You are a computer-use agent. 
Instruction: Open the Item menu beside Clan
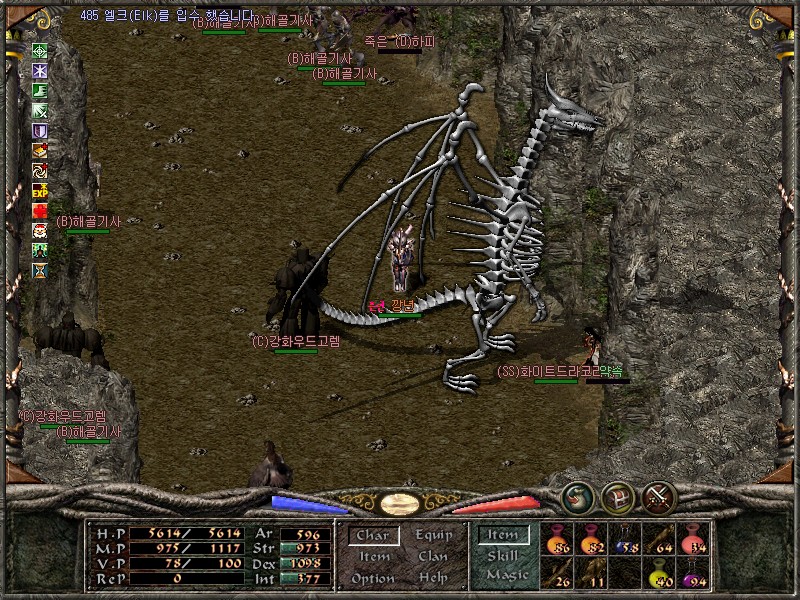[374, 557]
